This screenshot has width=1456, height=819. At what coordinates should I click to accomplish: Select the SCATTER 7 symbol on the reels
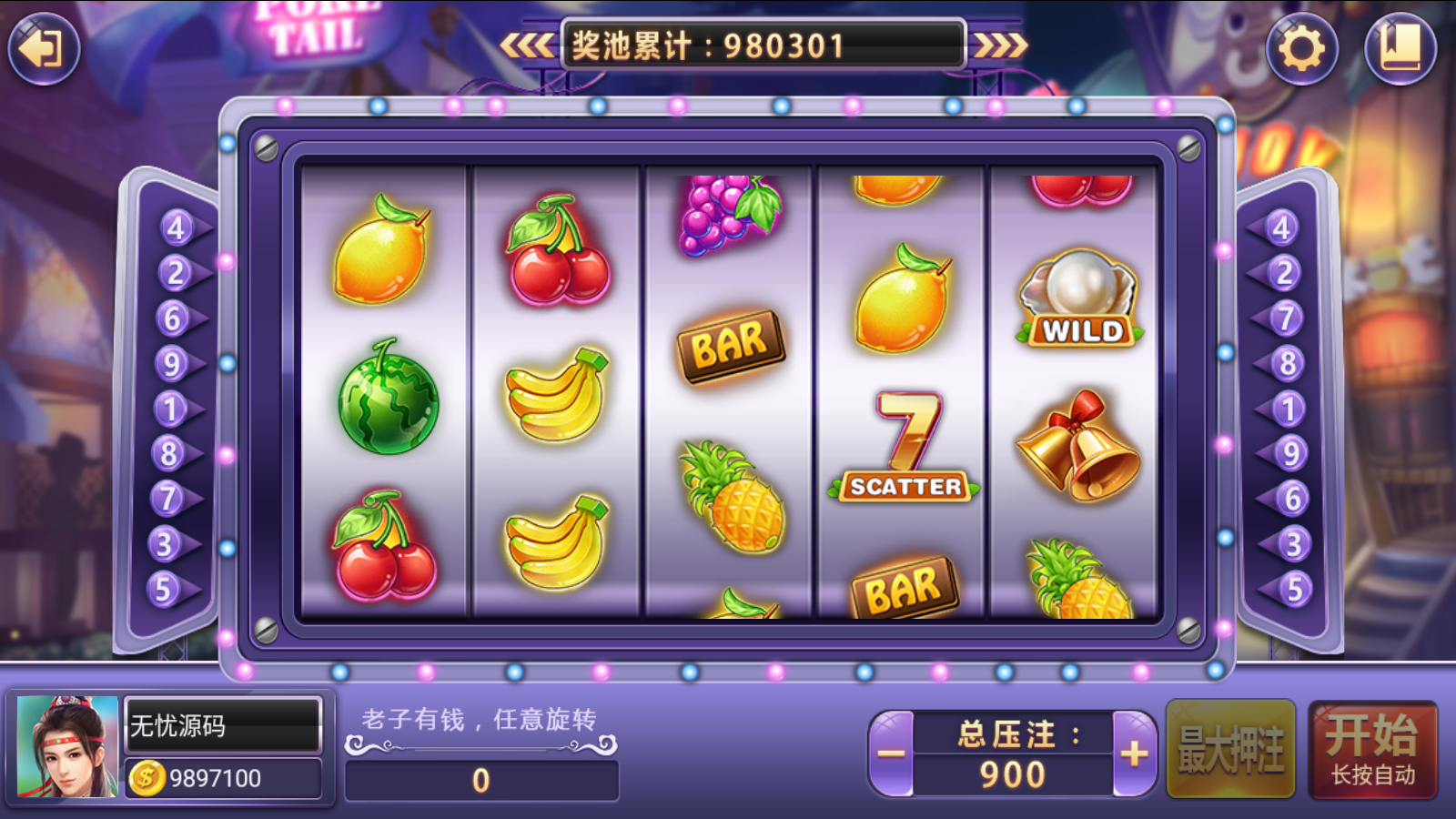coord(901,446)
